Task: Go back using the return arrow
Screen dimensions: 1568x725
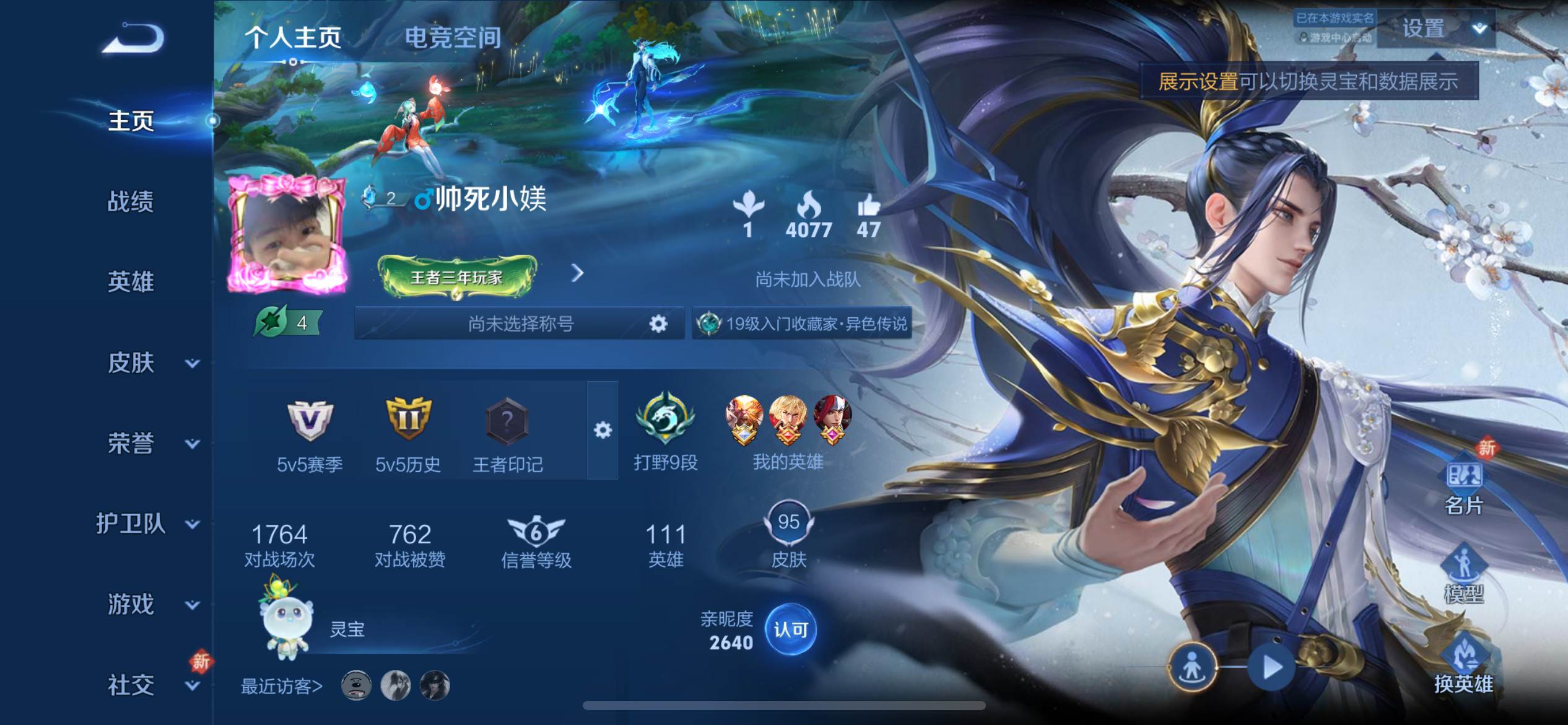Action: 134,38
